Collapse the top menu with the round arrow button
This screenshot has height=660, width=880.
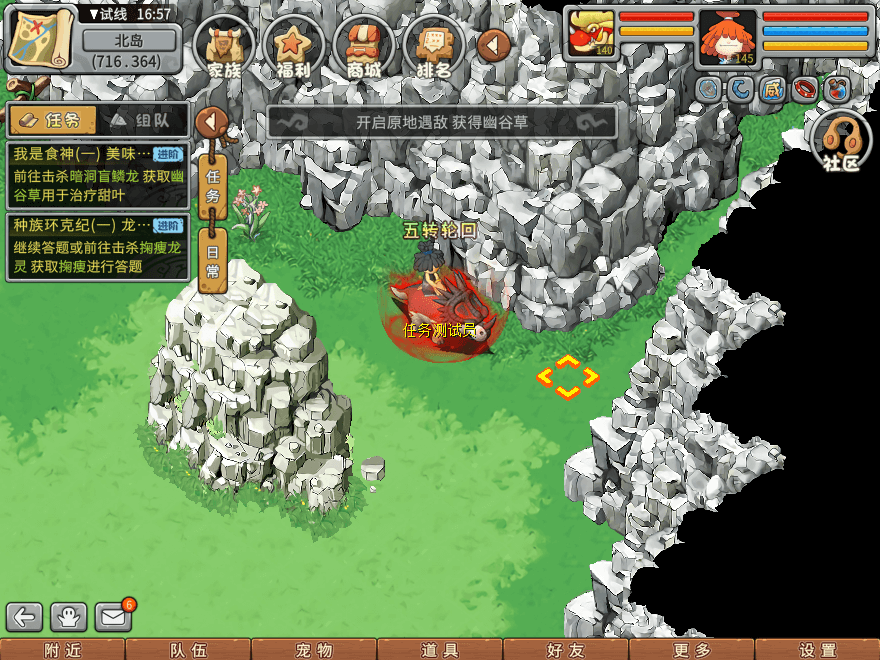coord(494,44)
